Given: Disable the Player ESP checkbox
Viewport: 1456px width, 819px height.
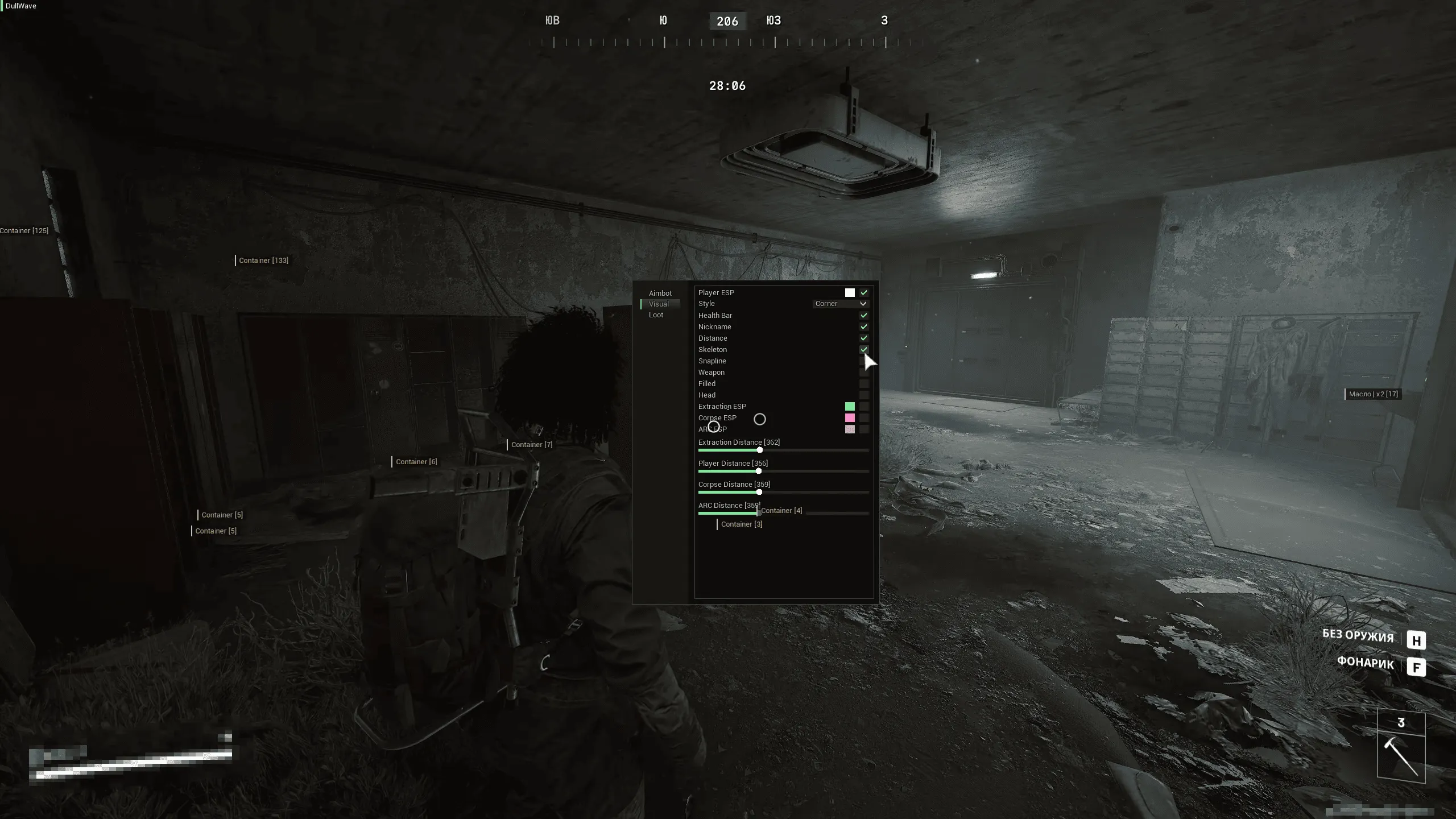Looking at the screenshot, I should [x=864, y=292].
